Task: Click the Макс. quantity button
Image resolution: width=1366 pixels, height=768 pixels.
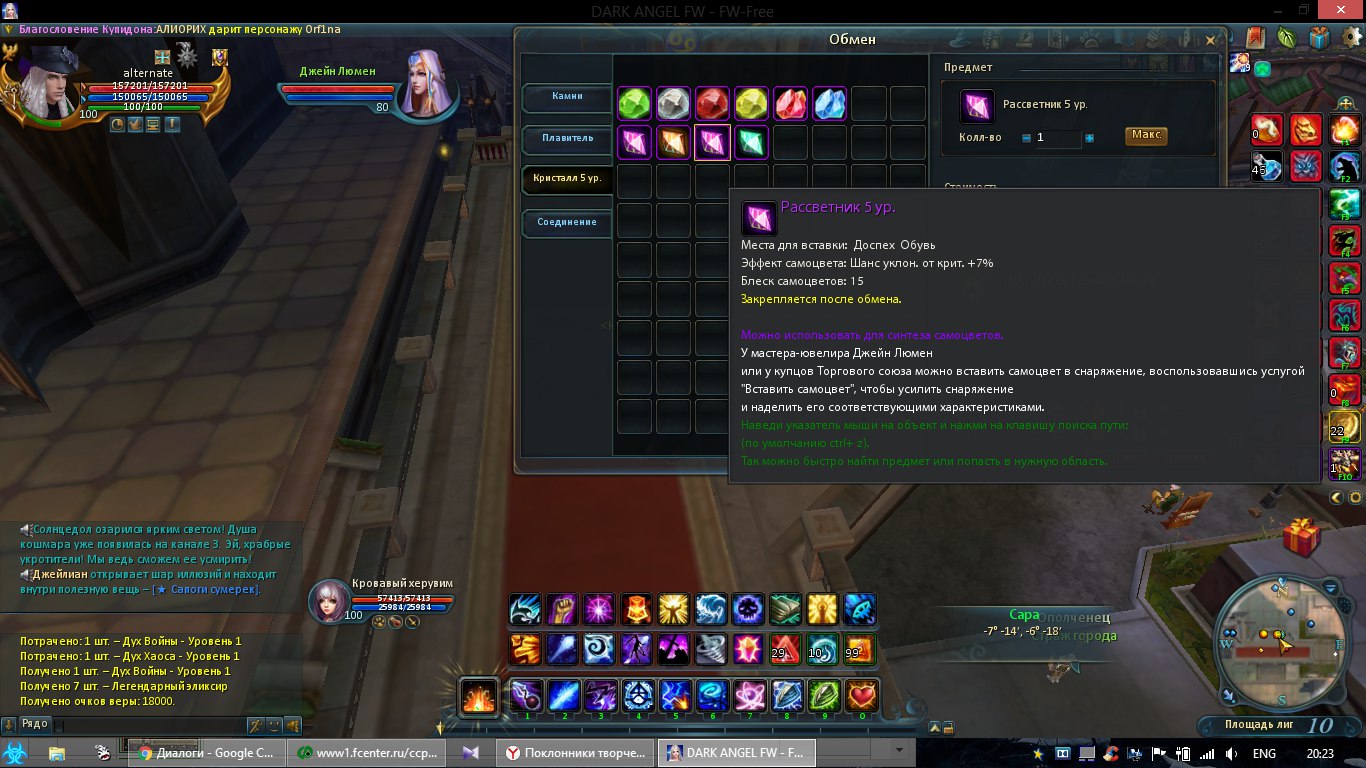Action: pyautogui.click(x=1146, y=136)
